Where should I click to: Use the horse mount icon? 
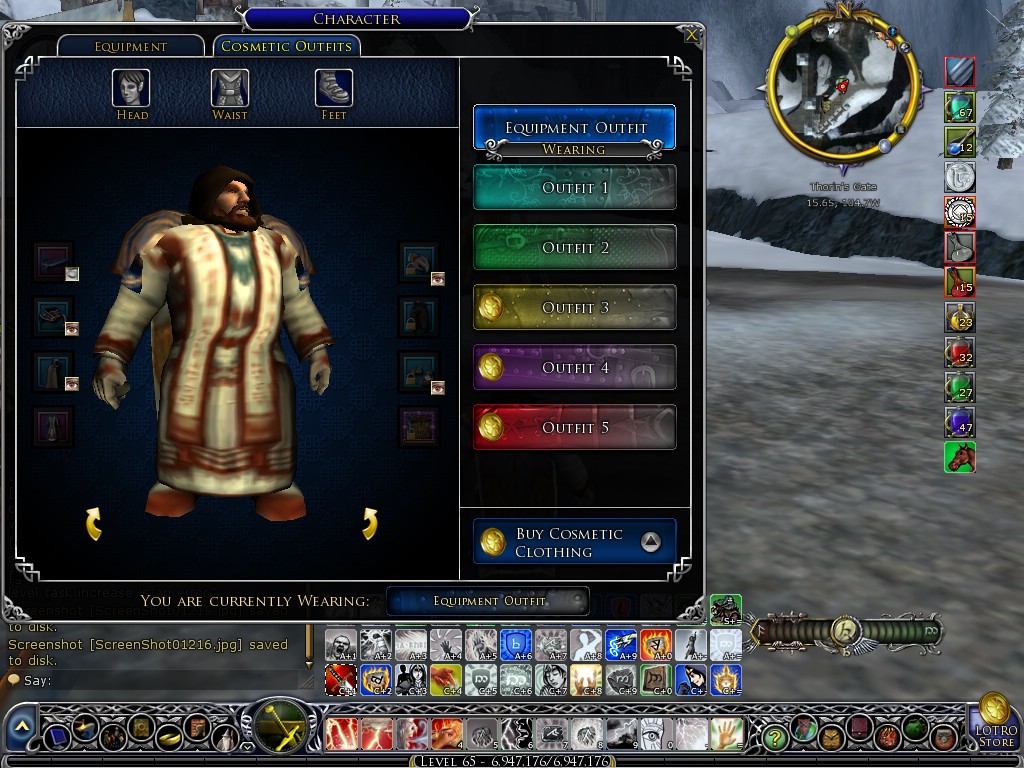tap(959, 457)
